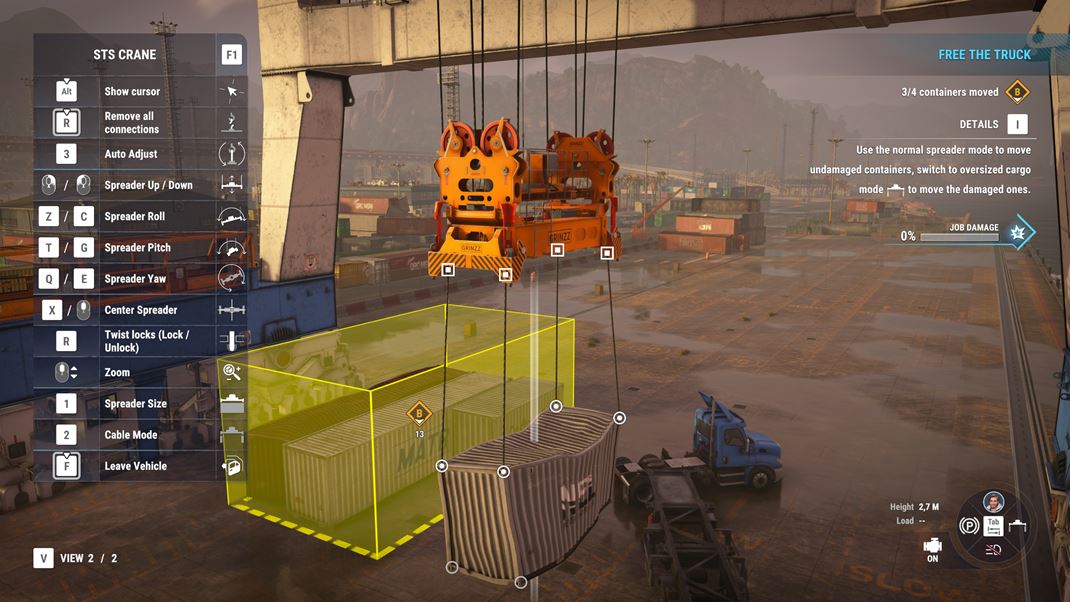Image resolution: width=1070 pixels, height=602 pixels.
Task: Click the Spreader Yaw icon
Action: coord(232,278)
